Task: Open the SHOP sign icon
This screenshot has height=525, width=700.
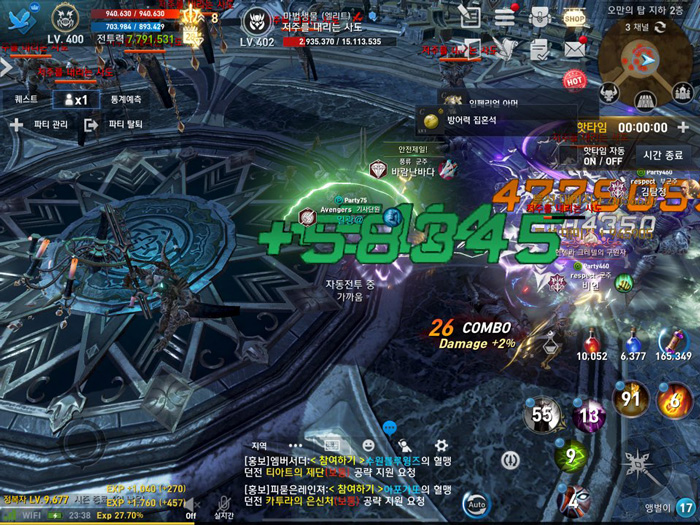Action: coord(574,17)
